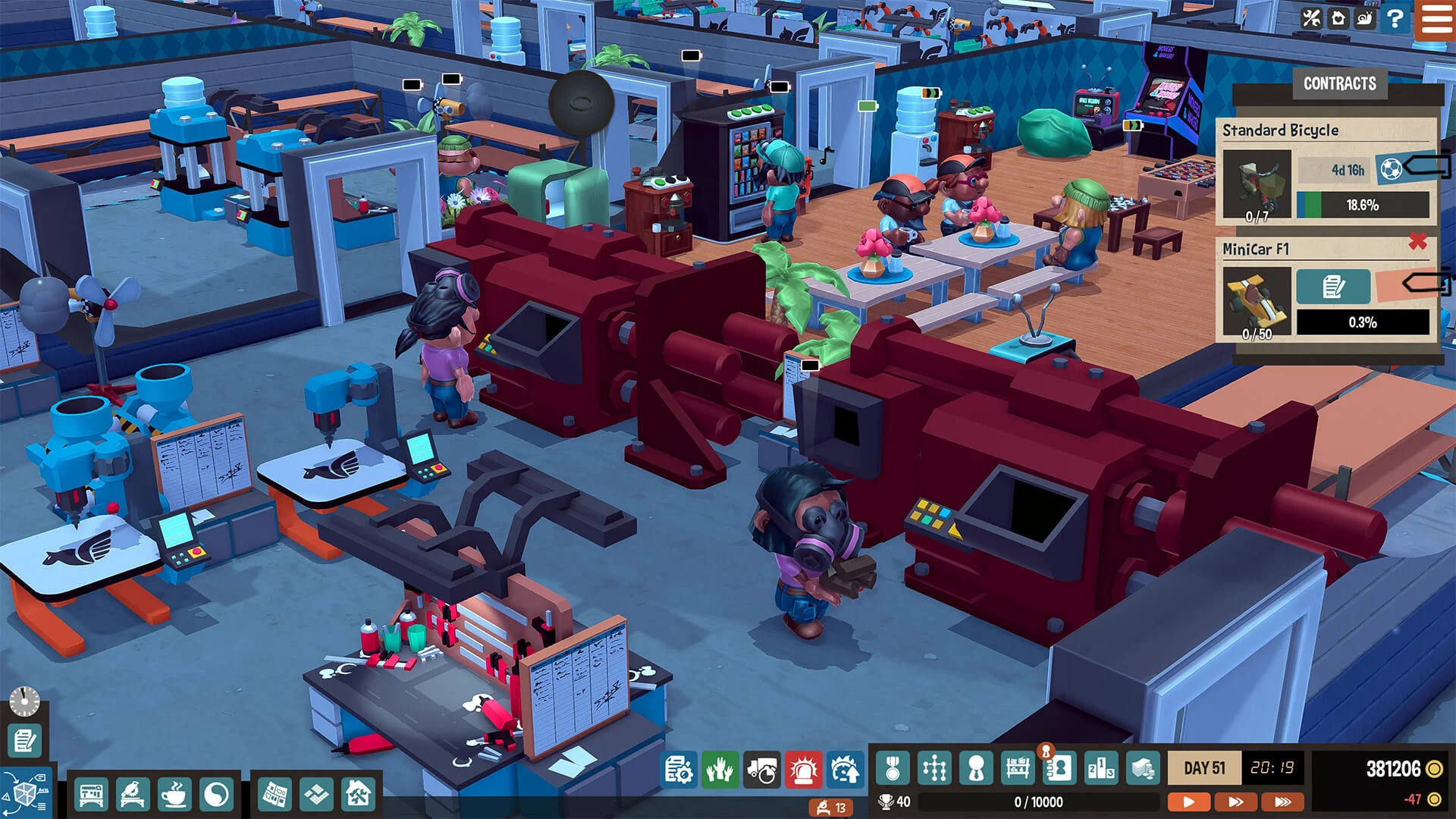Open finances with the money stack icon
Image resolution: width=1456 pixels, height=819 pixels.
tap(1144, 768)
